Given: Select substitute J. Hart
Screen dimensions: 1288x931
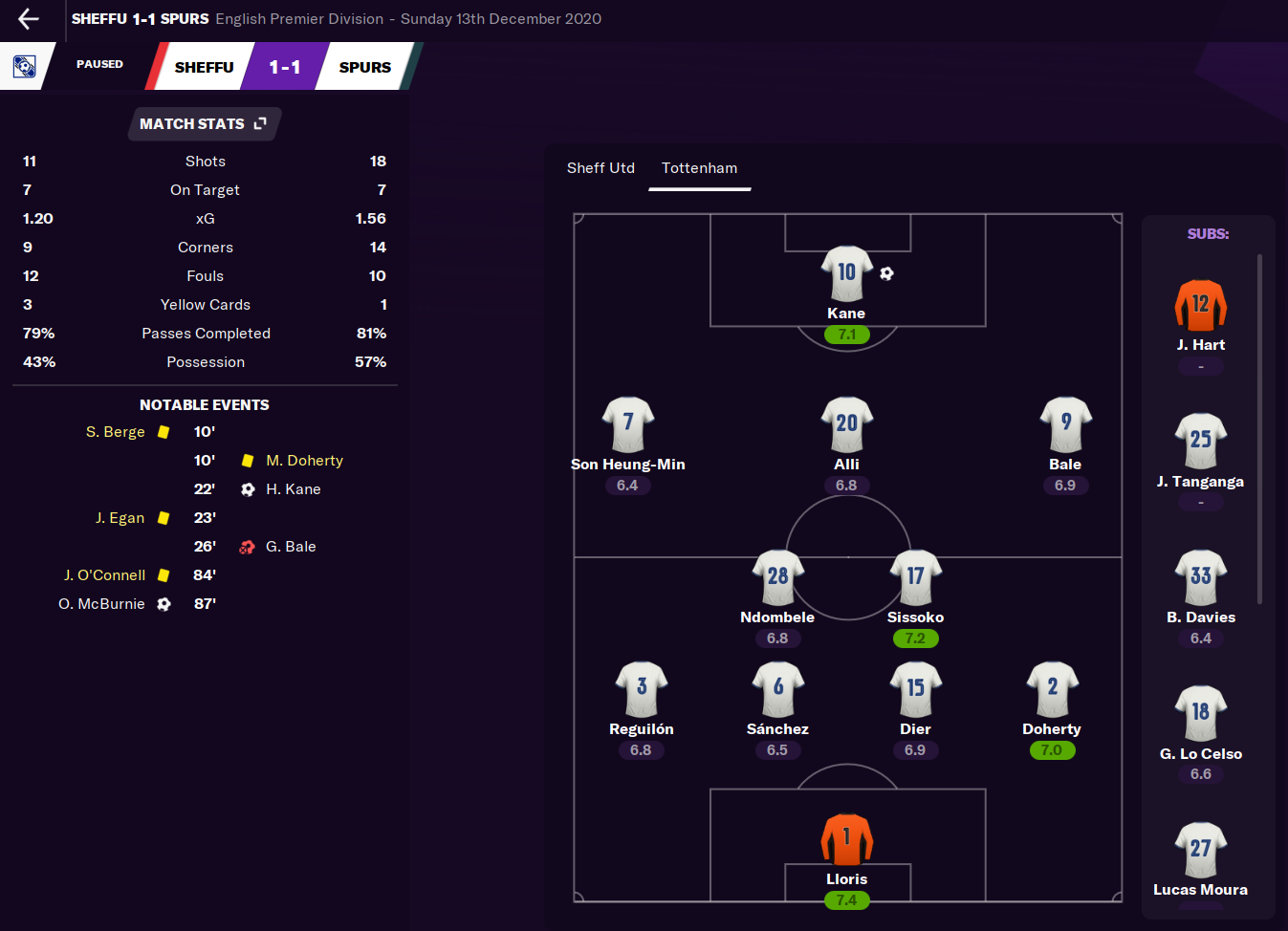Looking at the screenshot, I should pyautogui.click(x=1200, y=306).
